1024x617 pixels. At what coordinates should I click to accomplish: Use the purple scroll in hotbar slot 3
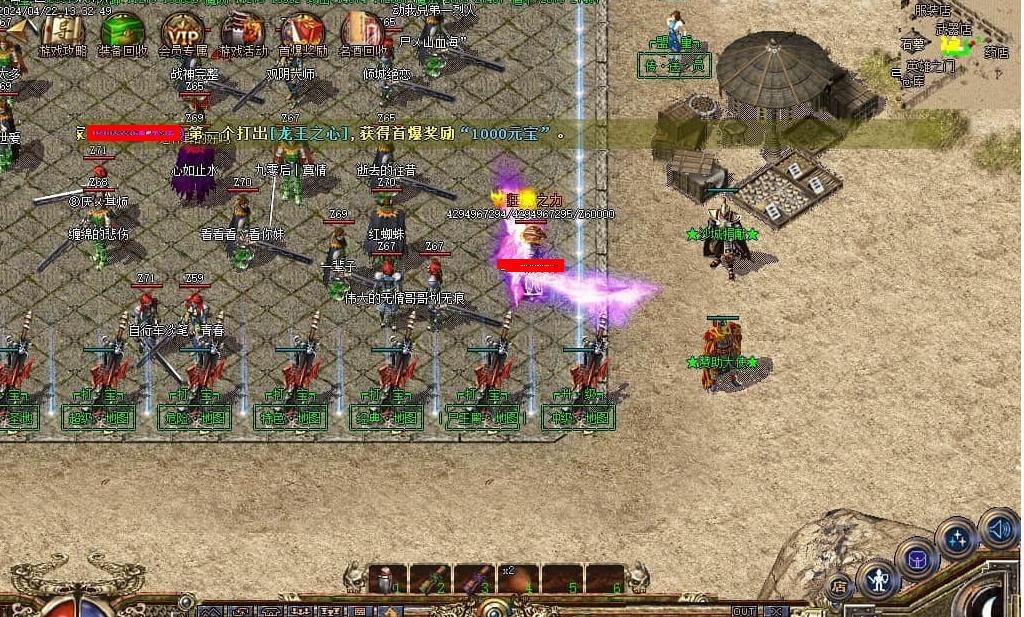point(474,579)
